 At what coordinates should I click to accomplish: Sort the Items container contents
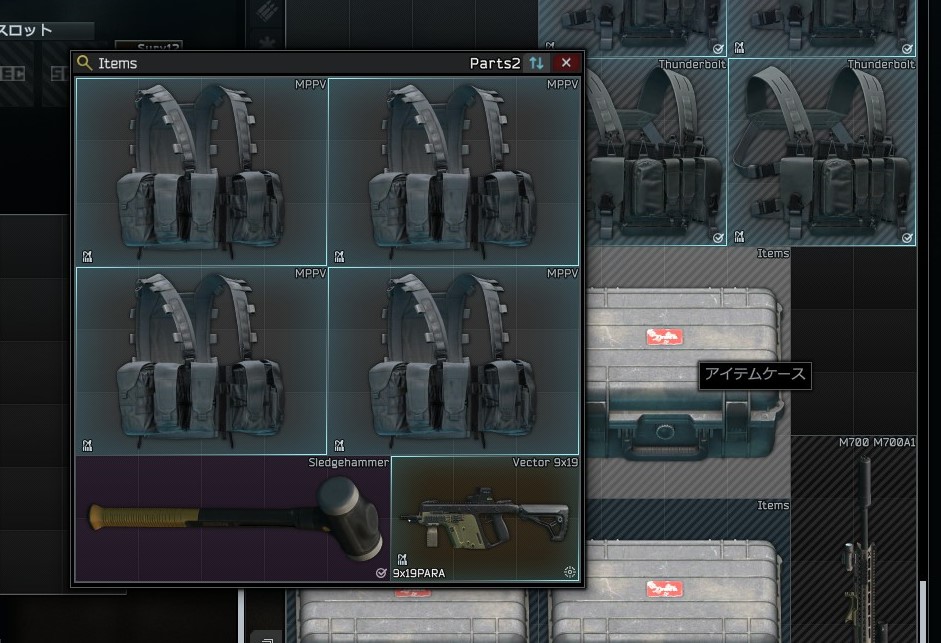click(537, 63)
